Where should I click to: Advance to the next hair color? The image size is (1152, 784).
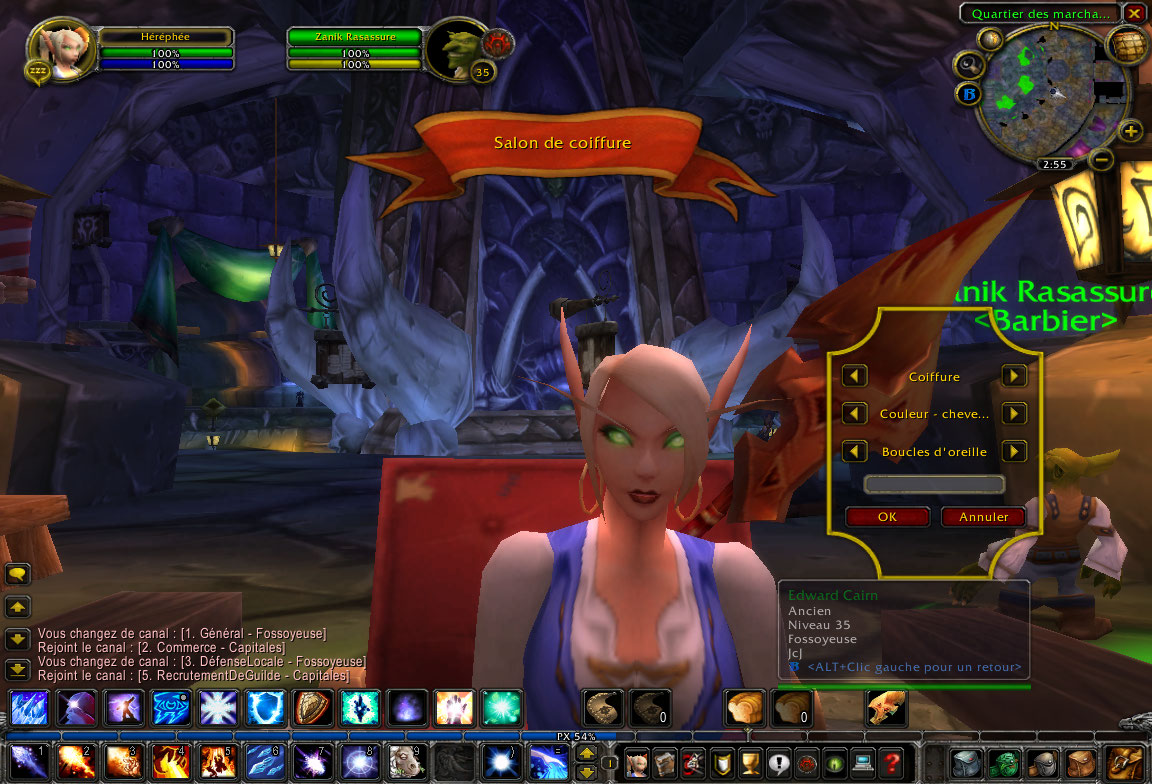coord(1014,413)
